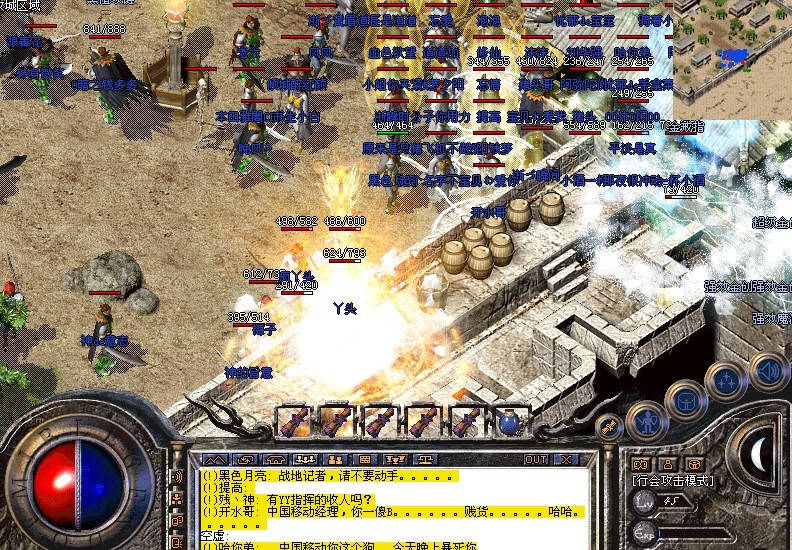Click the OUT button above chat
The image size is (792, 550).
pyautogui.click(x=536, y=460)
